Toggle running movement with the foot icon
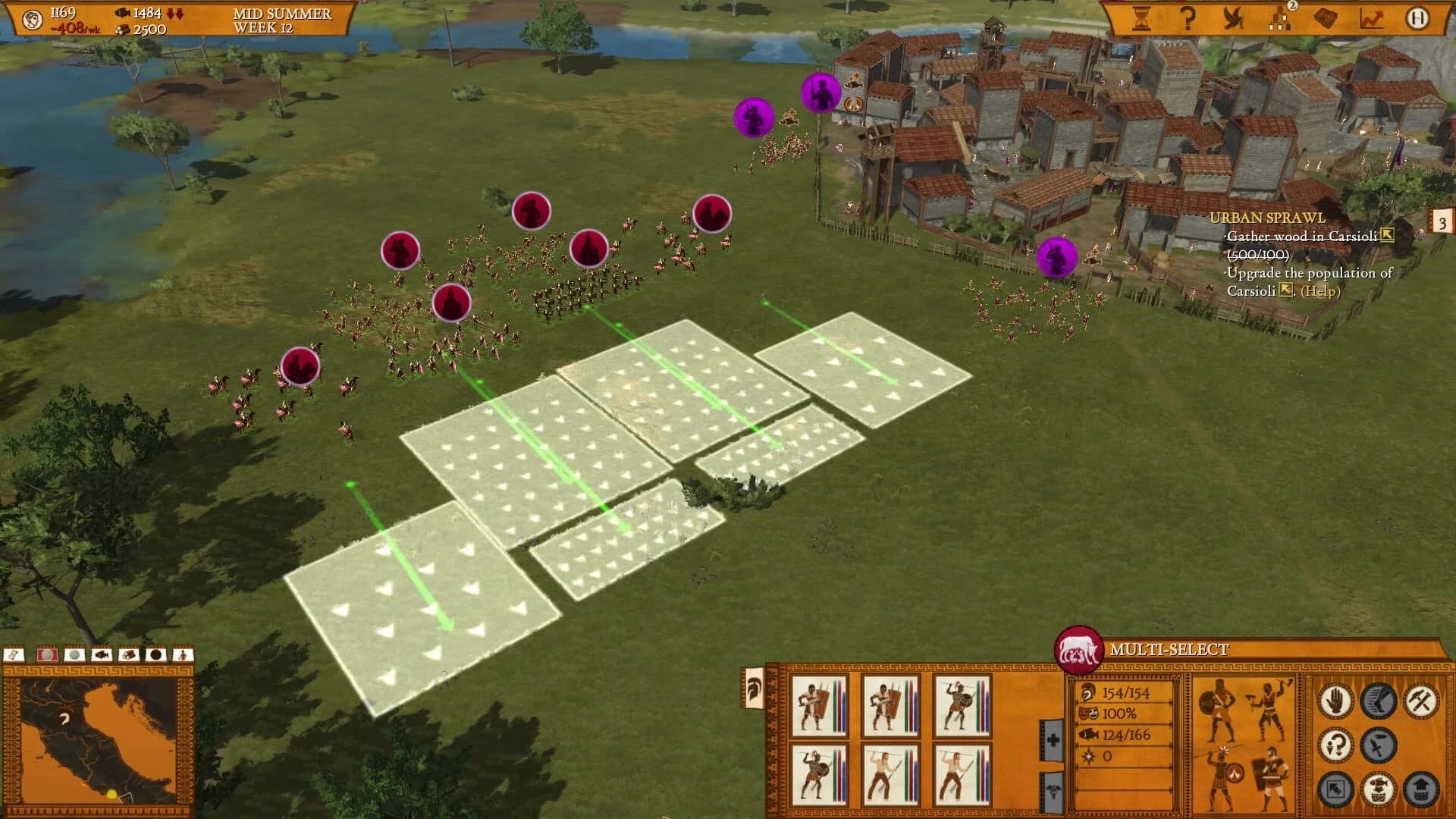Viewport: 1456px width, 819px height. coord(1378,700)
